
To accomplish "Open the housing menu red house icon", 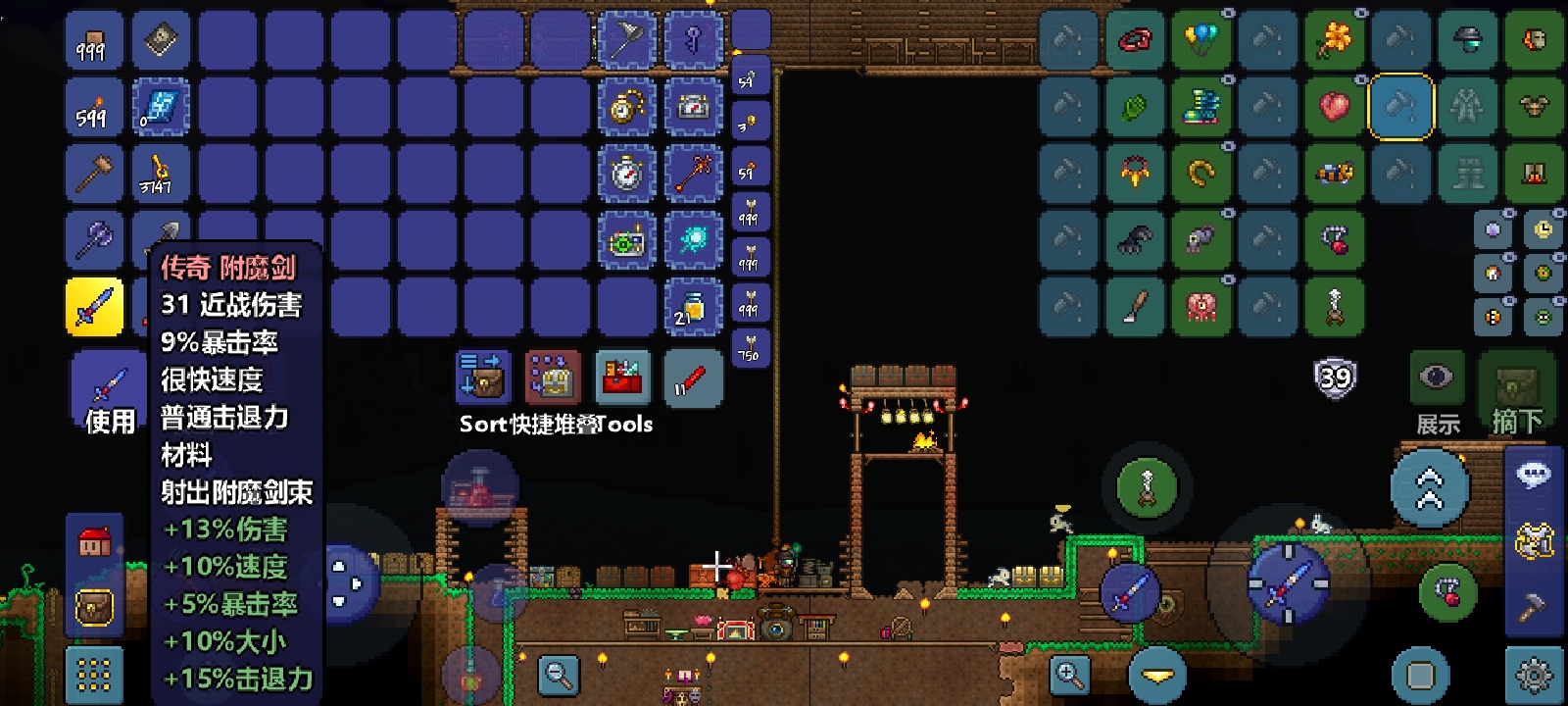I will pyautogui.click(x=95, y=542).
